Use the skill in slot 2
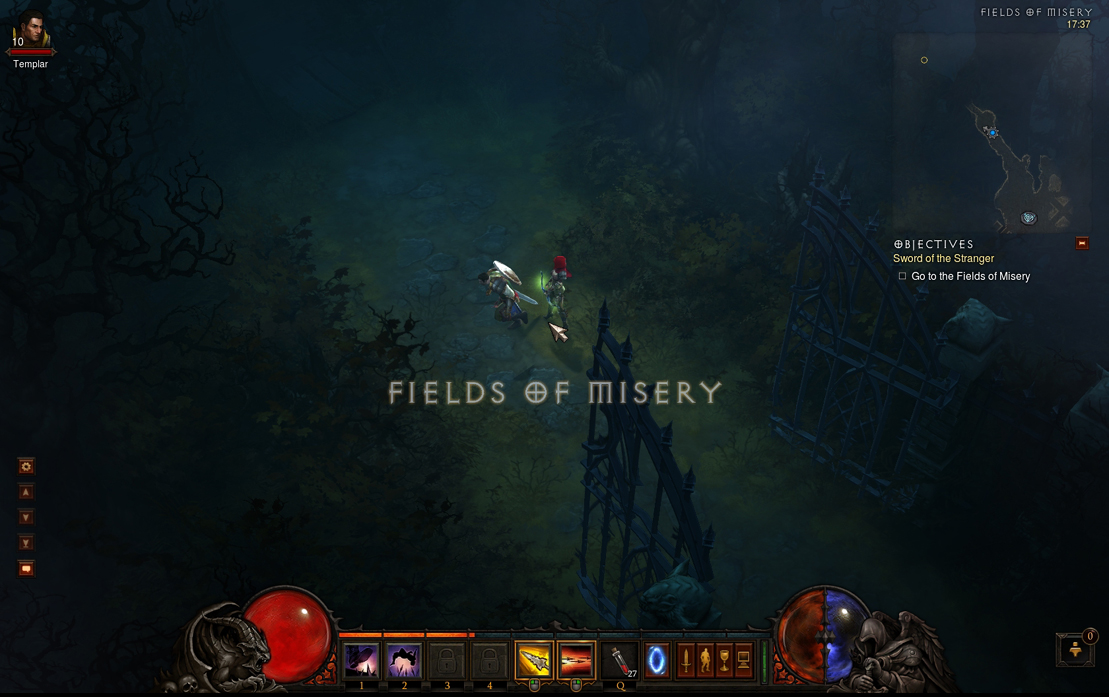Screen dimensions: 1109x697 click(x=404, y=661)
